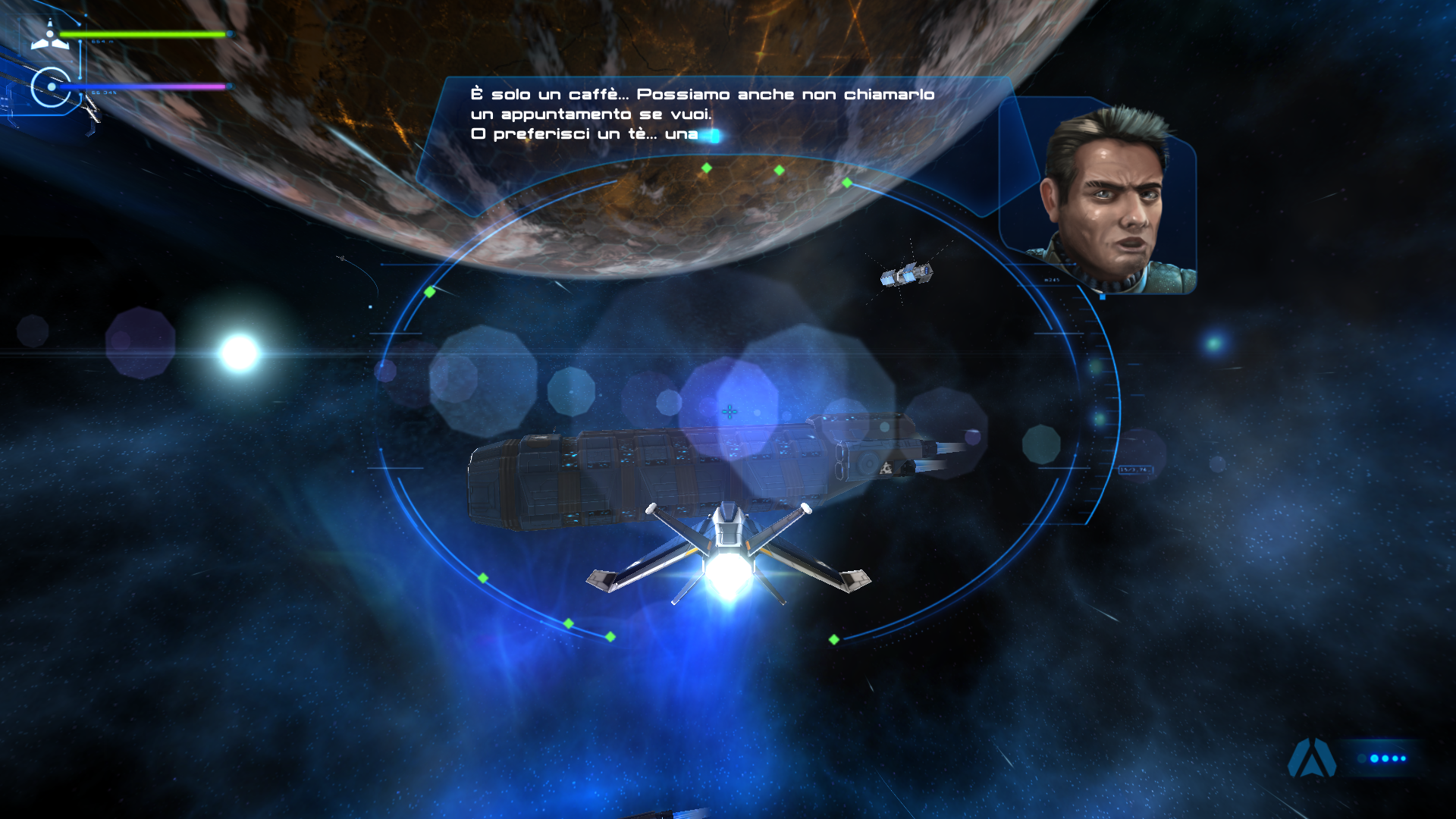
Task: Click the ship hull status icon
Action: (49, 36)
